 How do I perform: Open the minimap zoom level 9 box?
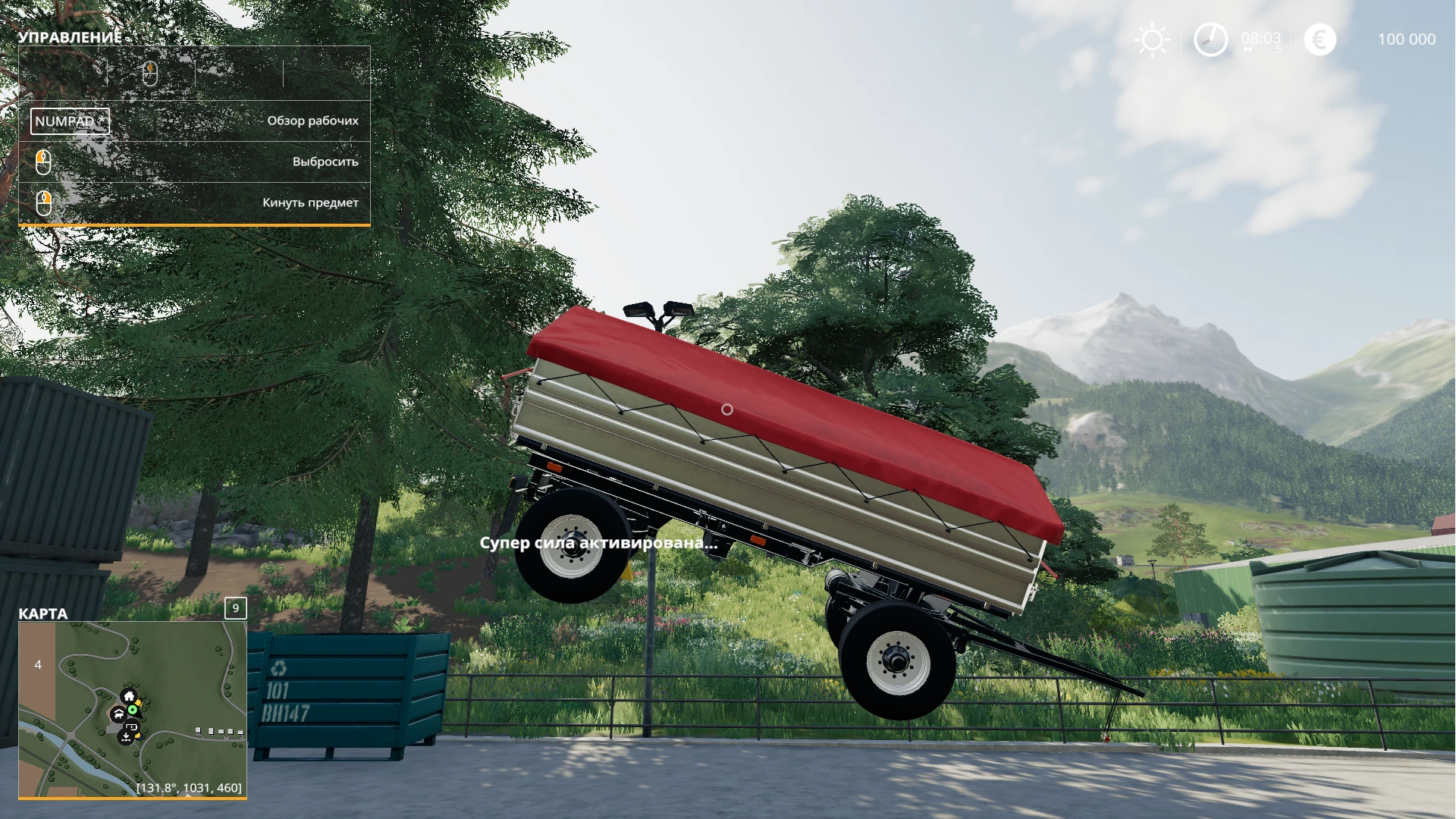click(236, 607)
